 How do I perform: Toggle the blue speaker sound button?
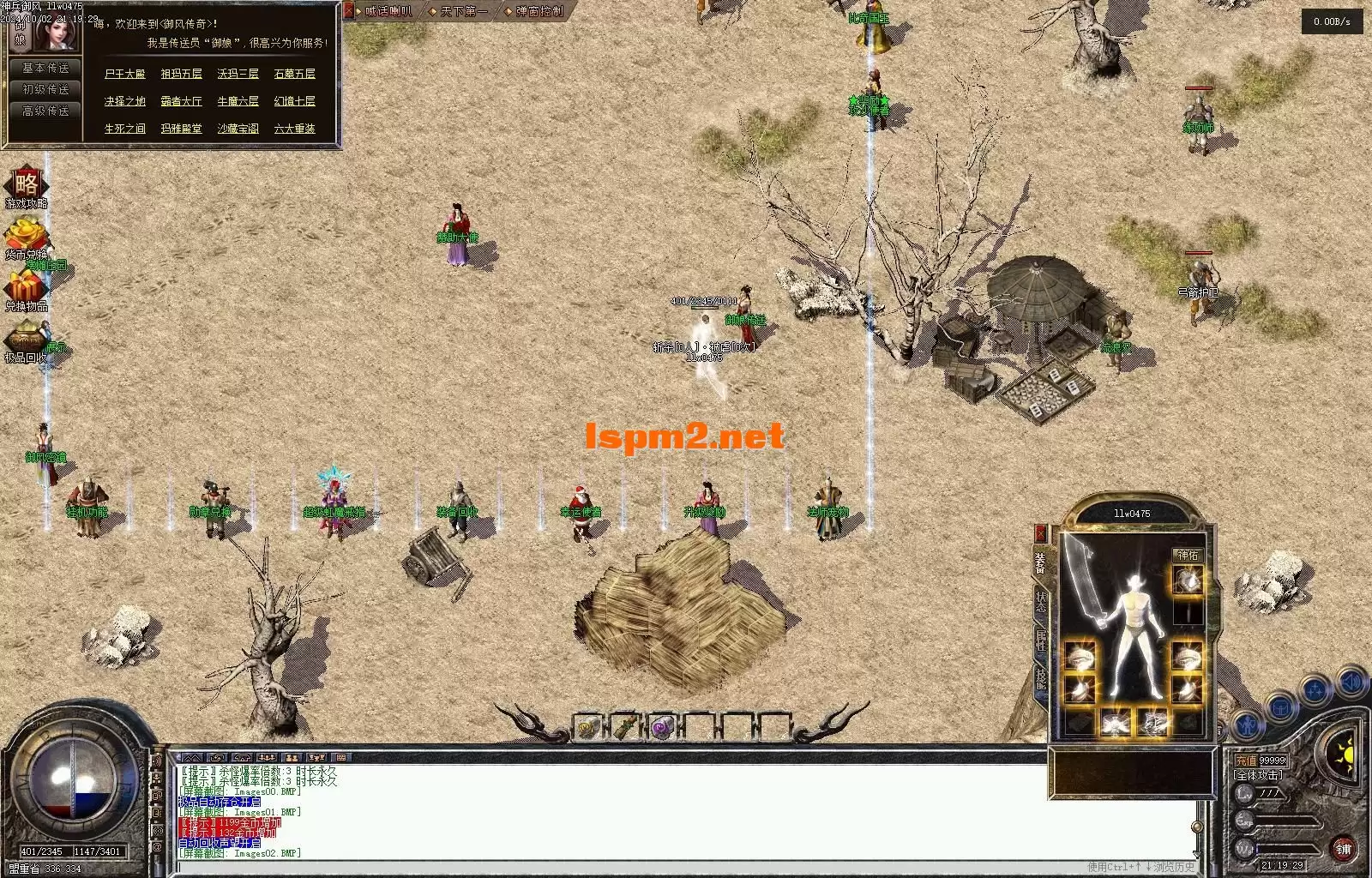point(1350,683)
